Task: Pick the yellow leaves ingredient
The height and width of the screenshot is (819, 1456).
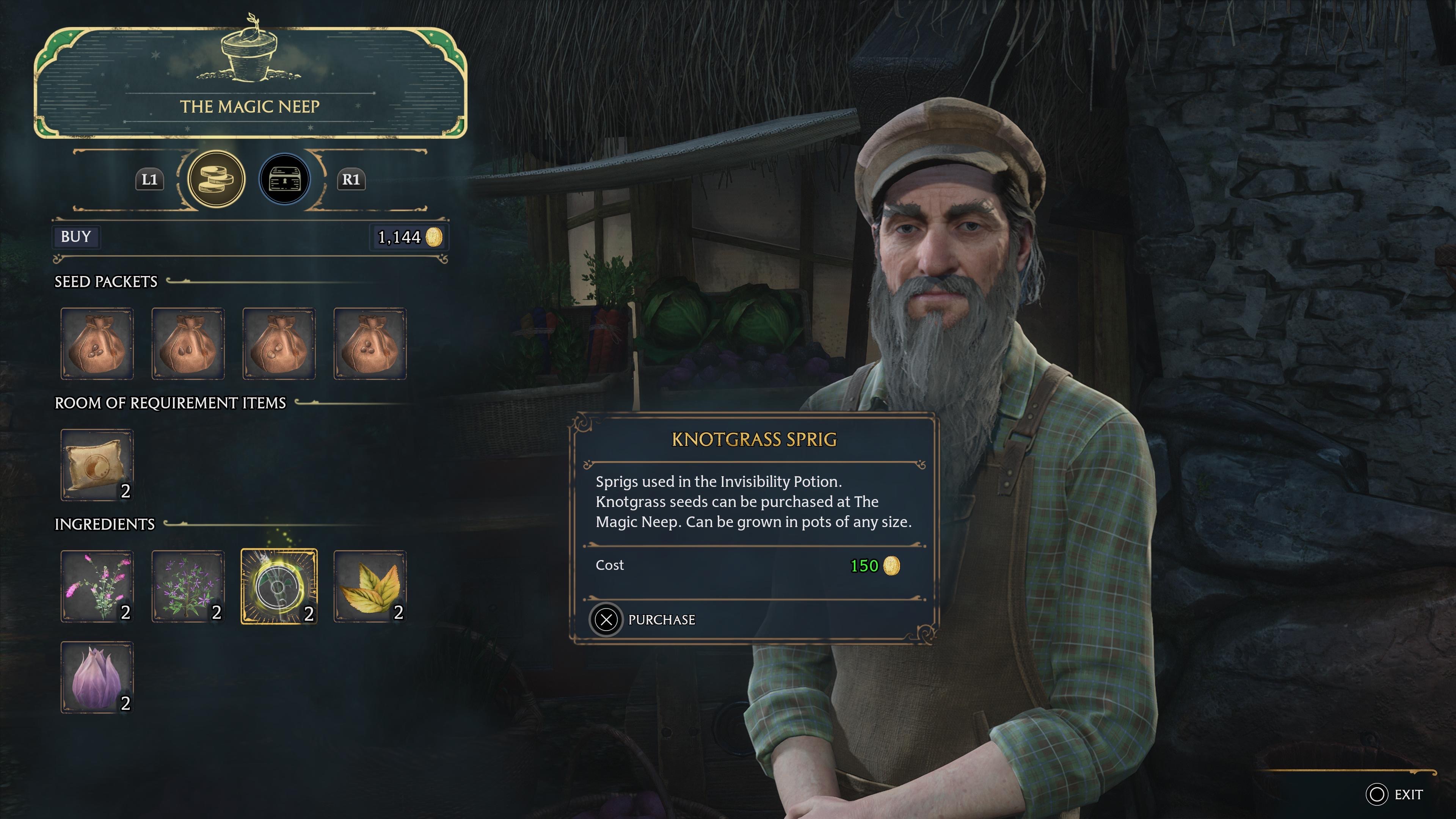Action: (x=370, y=586)
